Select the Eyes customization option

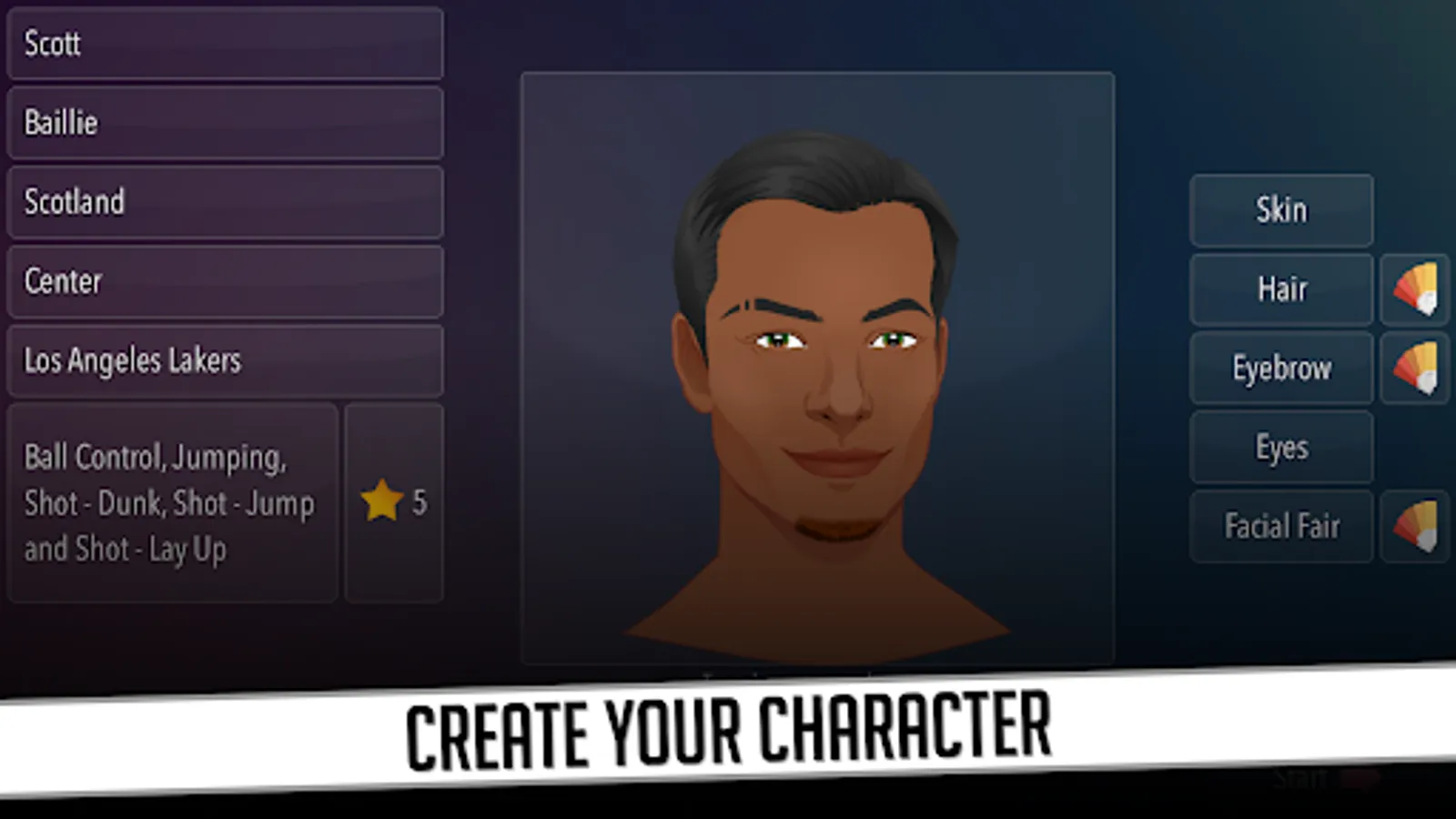click(1280, 447)
